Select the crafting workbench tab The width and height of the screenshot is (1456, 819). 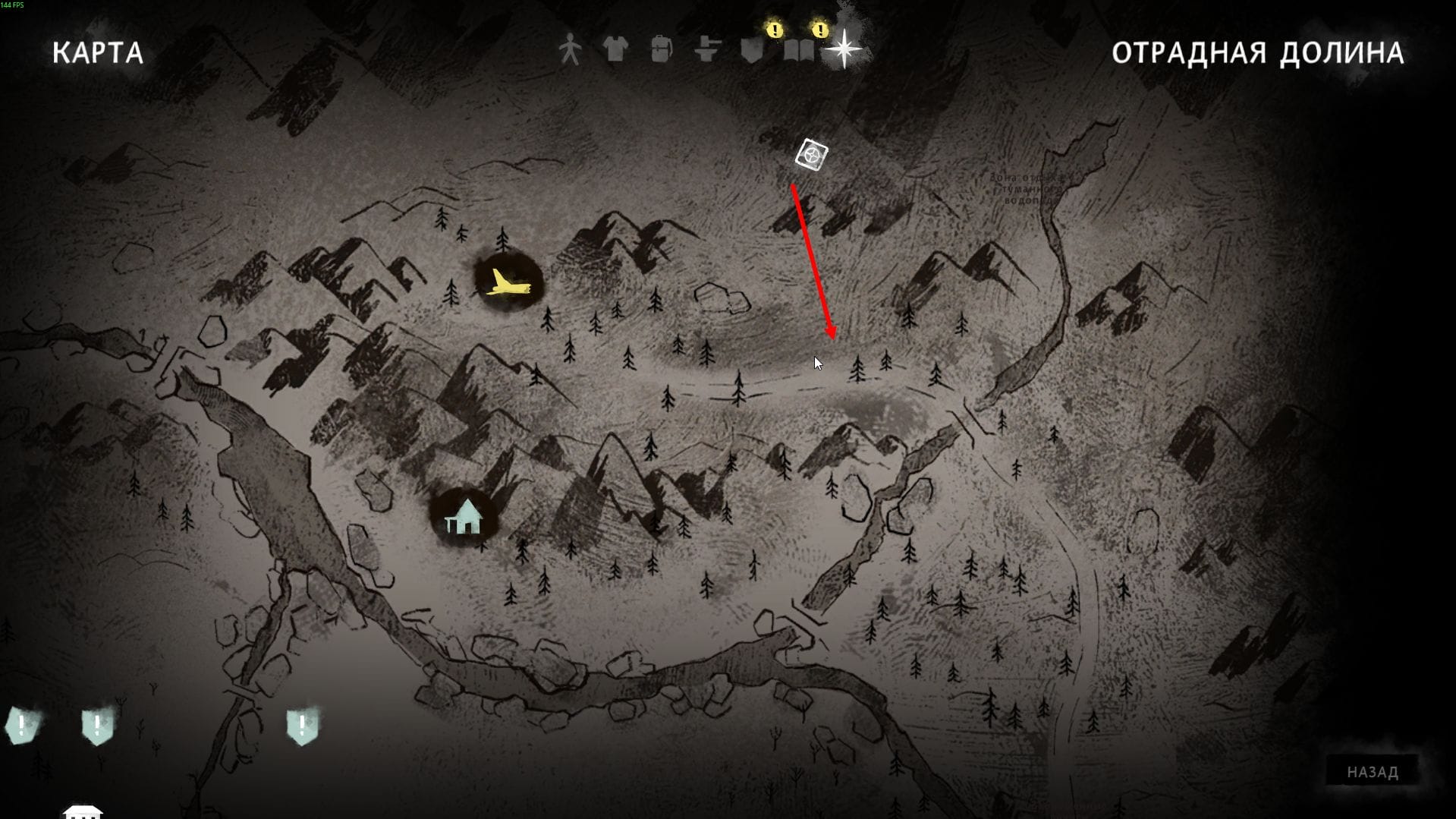coord(706,50)
